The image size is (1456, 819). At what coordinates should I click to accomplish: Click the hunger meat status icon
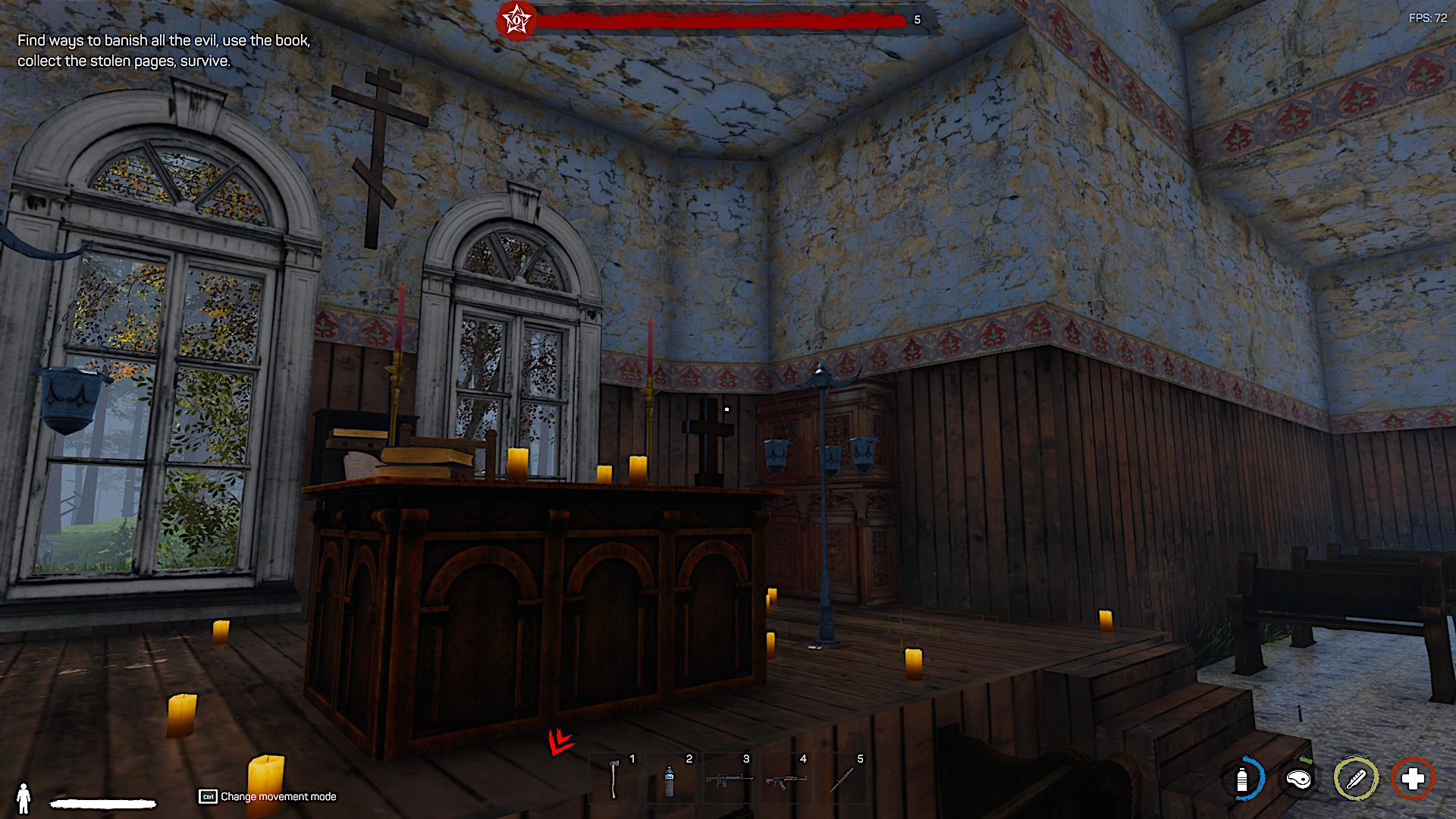click(x=1299, y=779)
